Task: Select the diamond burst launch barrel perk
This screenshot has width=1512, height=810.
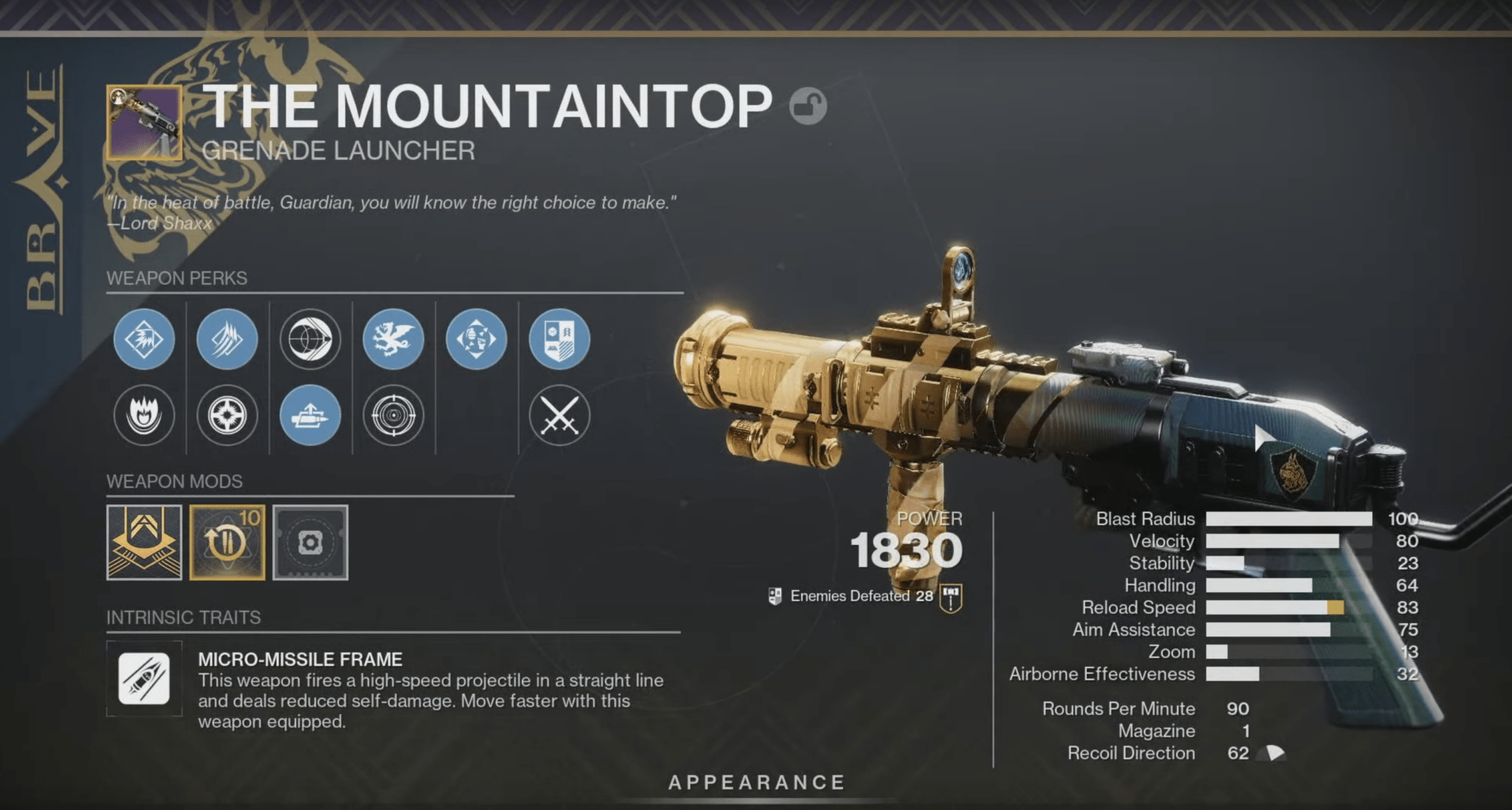Action: pyautogui.click(x=145, y=340)
